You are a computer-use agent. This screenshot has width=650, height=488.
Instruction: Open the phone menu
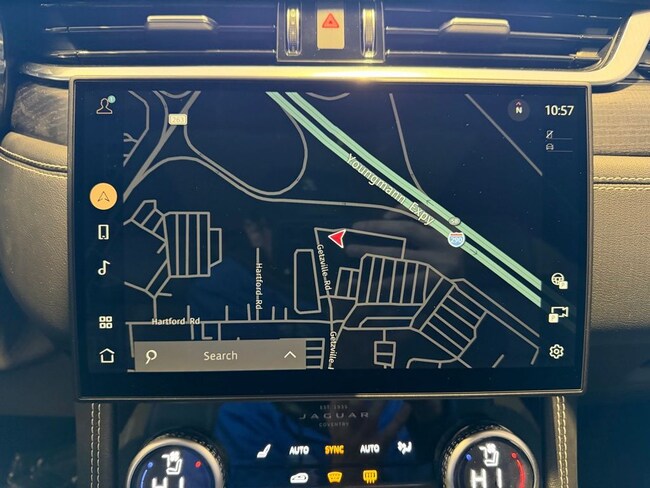coord(104,232)
